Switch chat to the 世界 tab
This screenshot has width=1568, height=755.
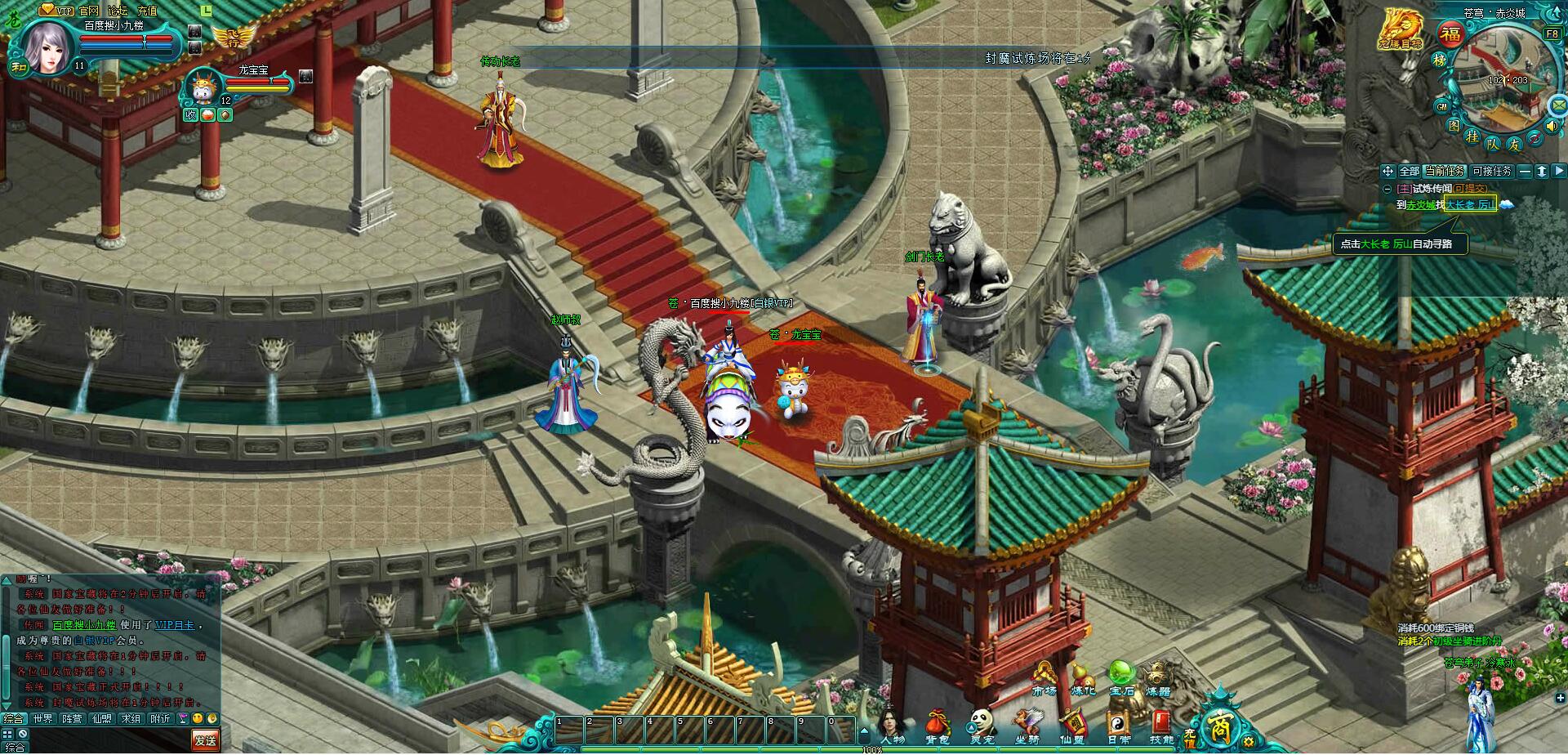pos(42,719)
